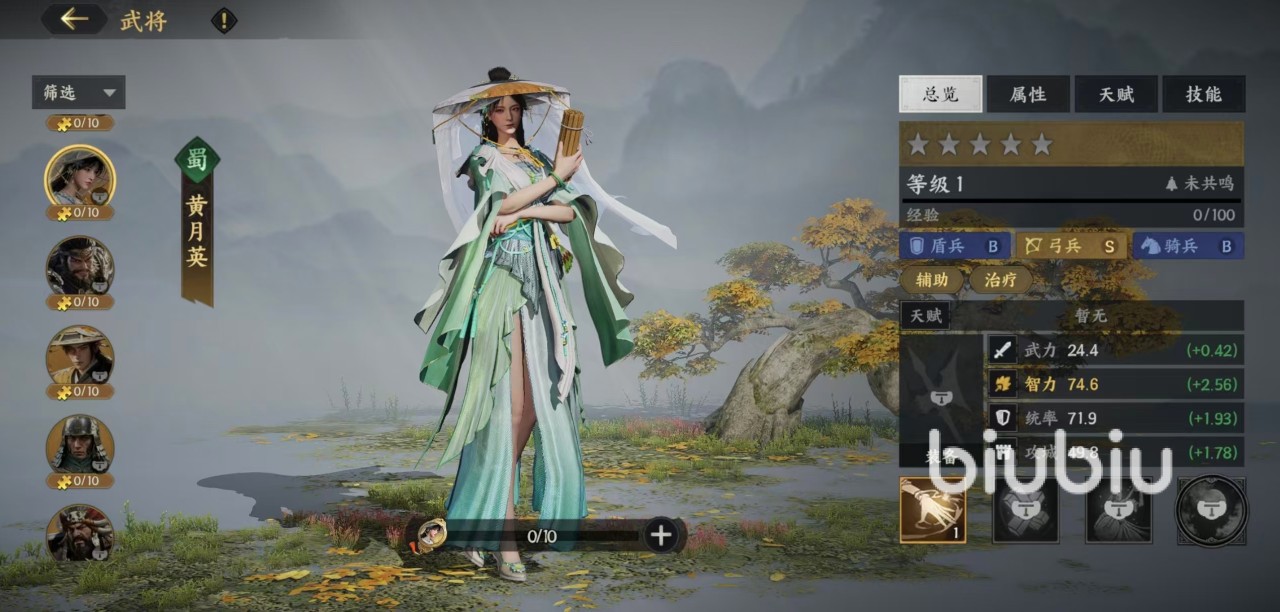Screen dimensions: 1280x612
Task: Select the highlighted Huang Yueying portrait
Action: (80, 177)
